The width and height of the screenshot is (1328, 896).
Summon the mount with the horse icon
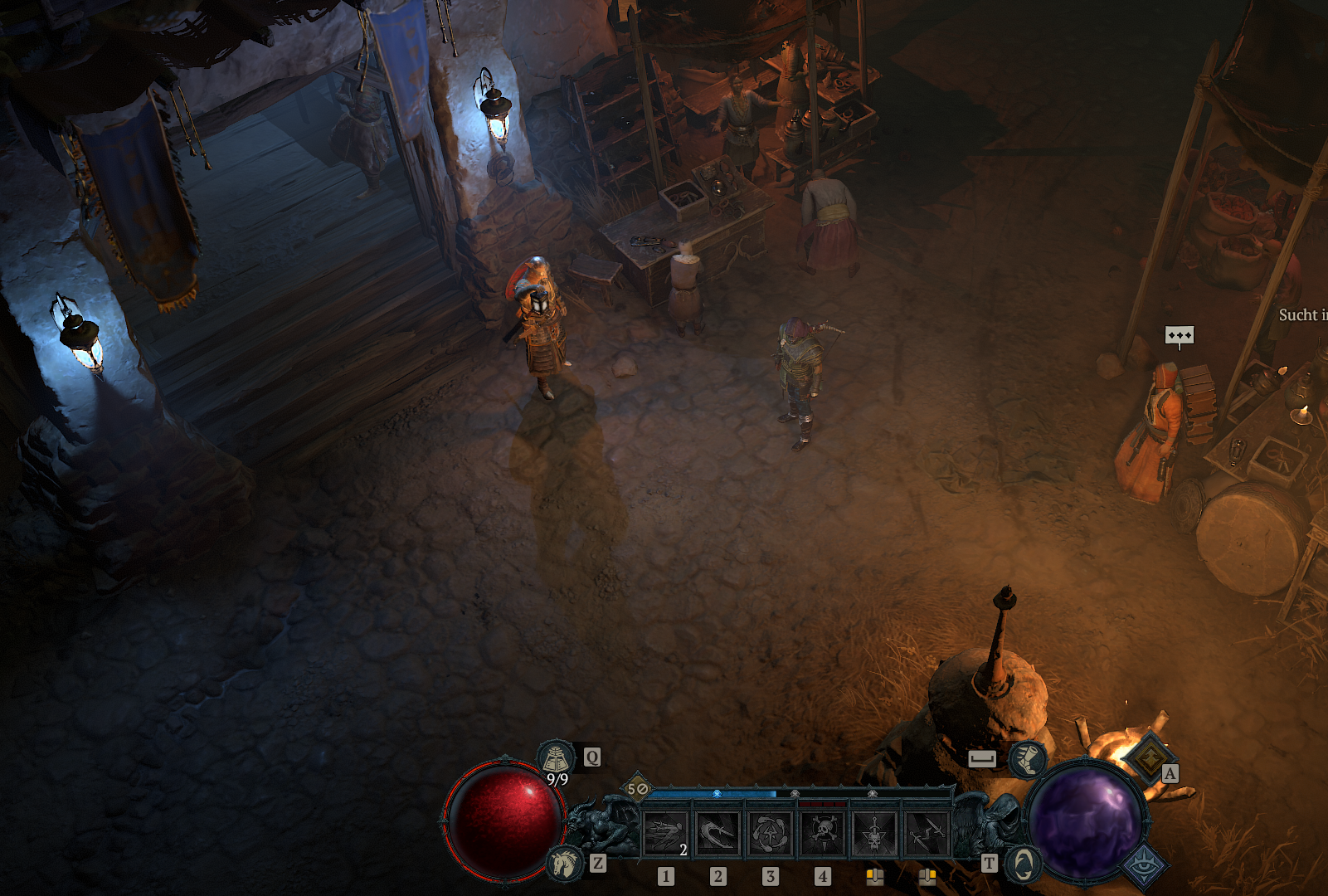pyautogui.click(x=566, y=864)
